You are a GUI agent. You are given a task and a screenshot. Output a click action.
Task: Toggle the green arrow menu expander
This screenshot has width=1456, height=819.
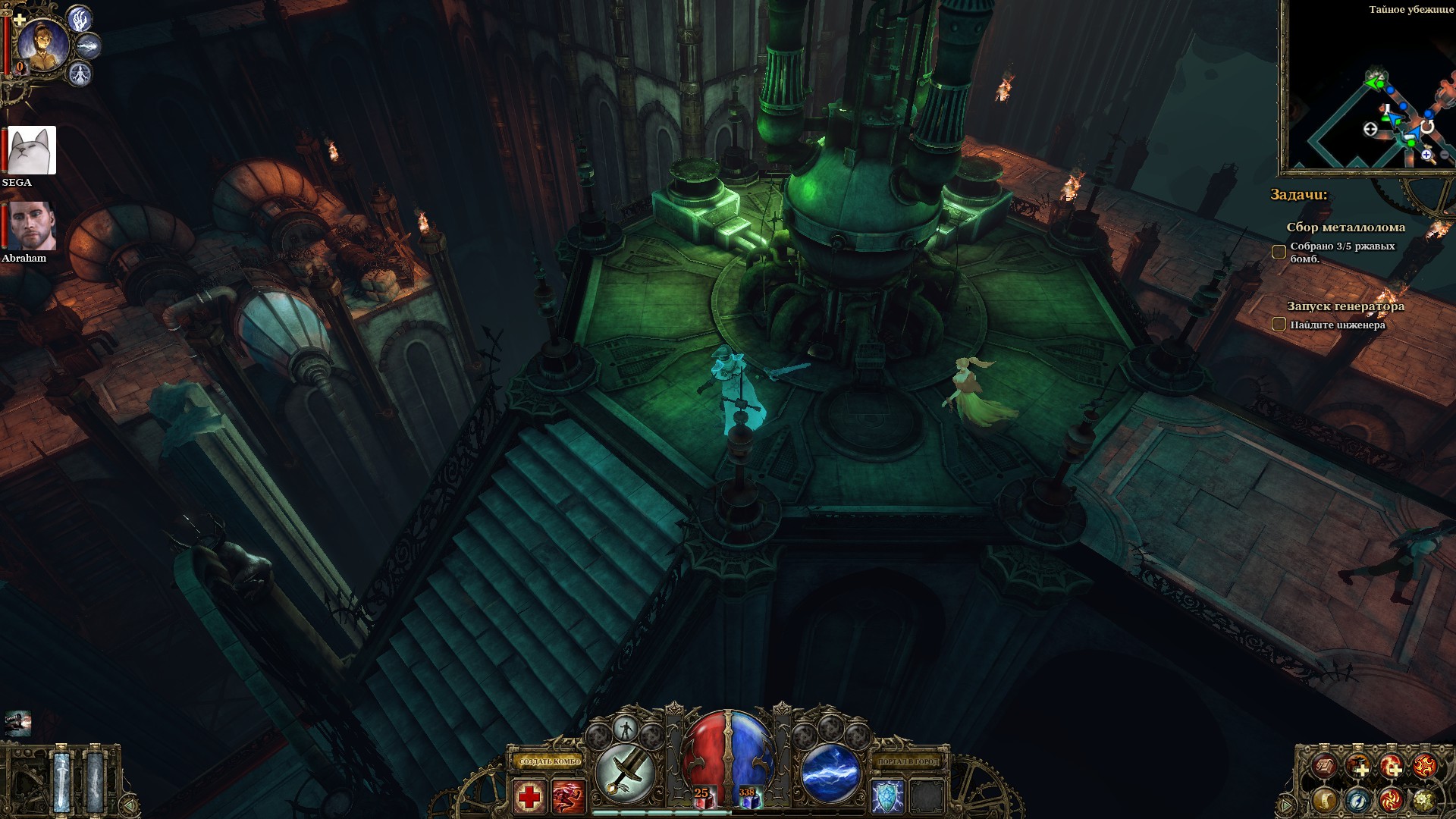pos(1287,804)
